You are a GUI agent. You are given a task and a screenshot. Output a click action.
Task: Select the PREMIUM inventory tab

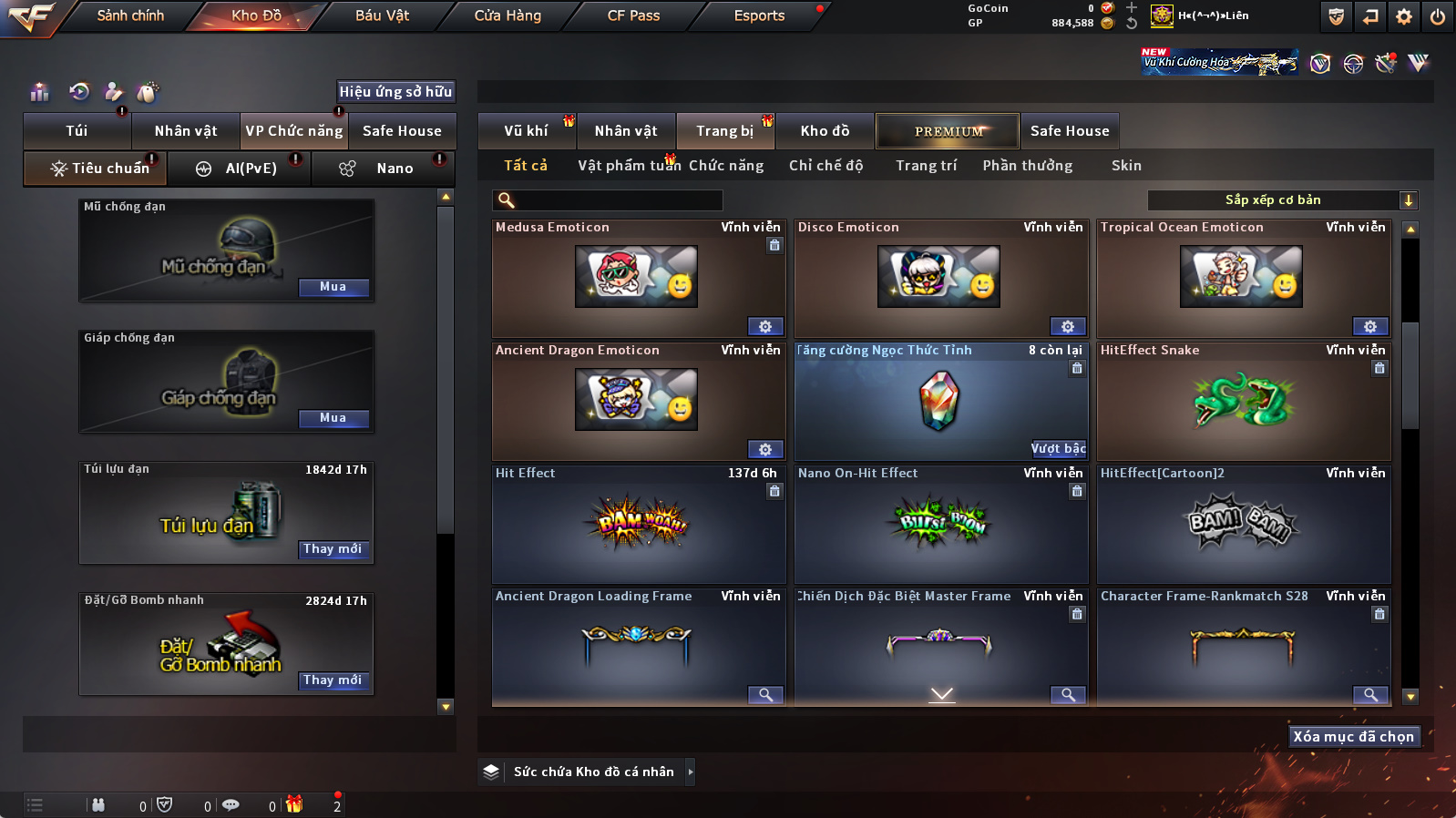948,131
